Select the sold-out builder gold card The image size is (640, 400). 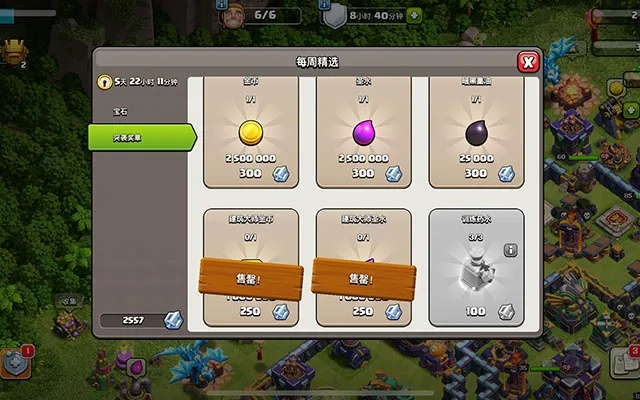tap(250, 267)
